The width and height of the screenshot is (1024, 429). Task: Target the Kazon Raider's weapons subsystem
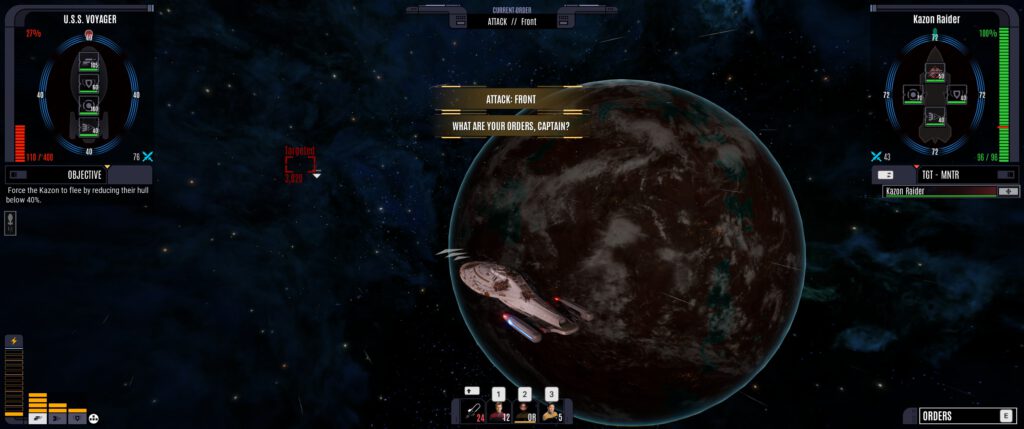point(936,73)
